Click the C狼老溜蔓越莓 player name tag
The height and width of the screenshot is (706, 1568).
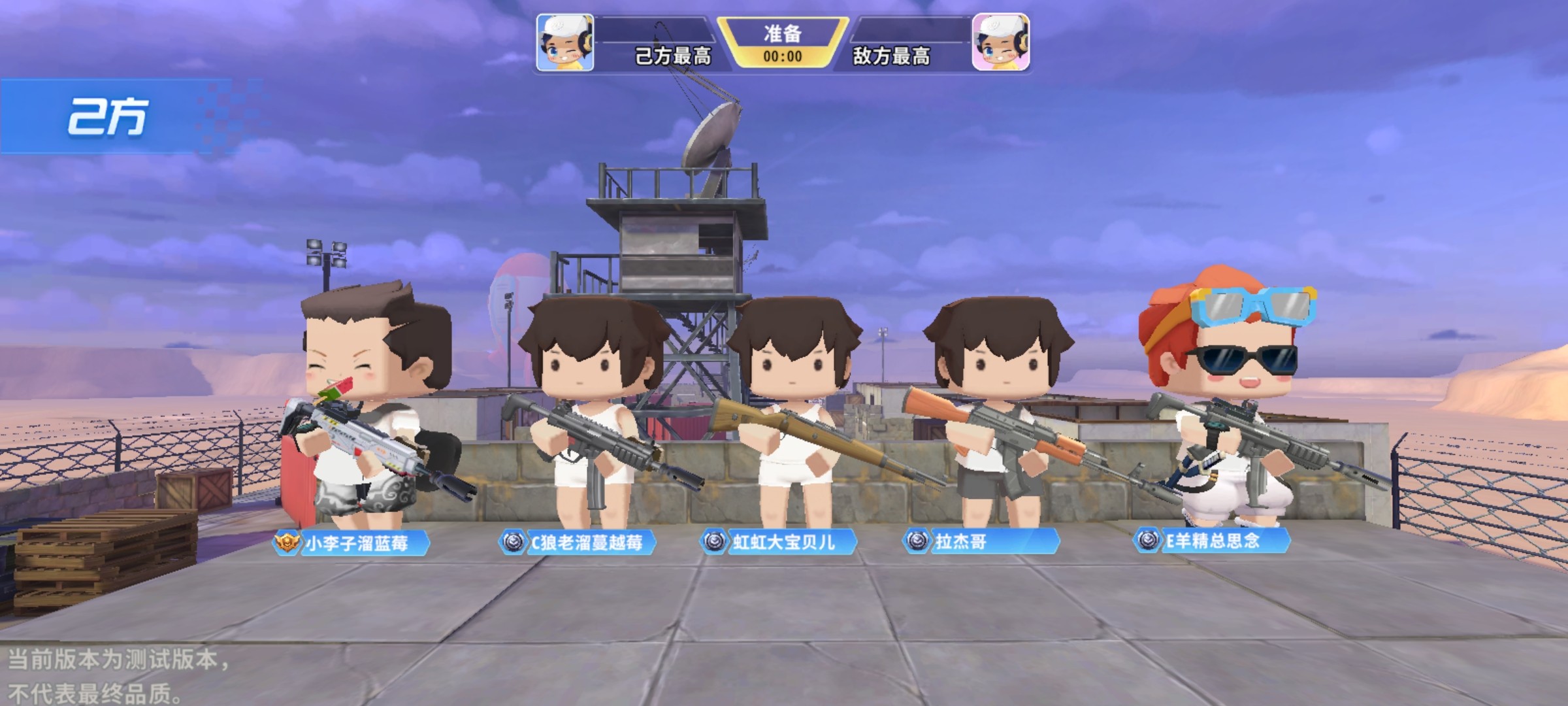point(578,542)
